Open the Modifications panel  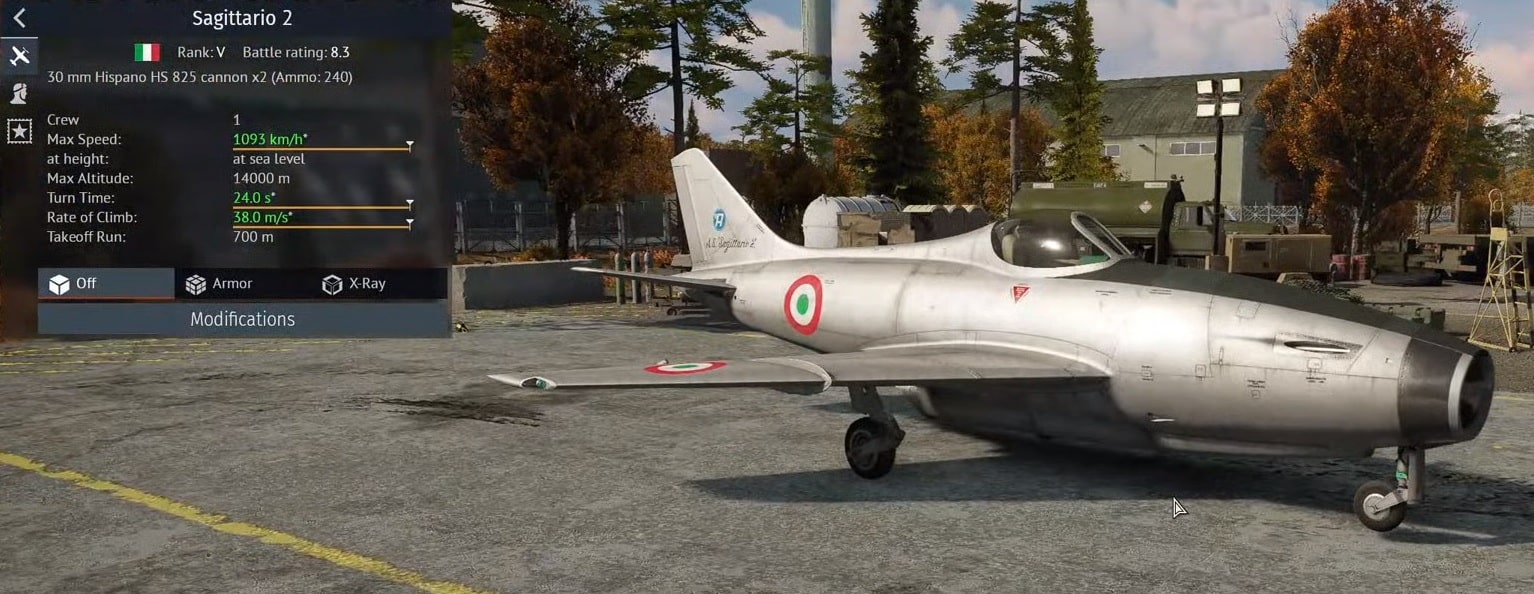242,319
